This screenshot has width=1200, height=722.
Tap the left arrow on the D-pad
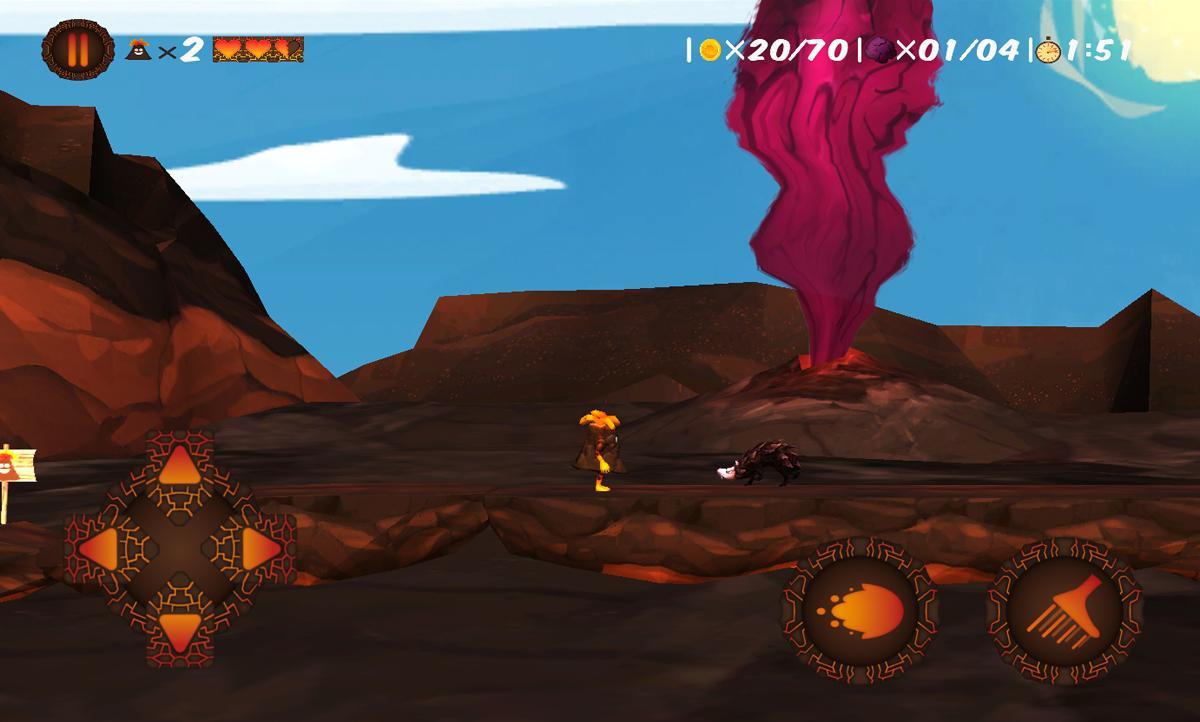coord(99,547)
